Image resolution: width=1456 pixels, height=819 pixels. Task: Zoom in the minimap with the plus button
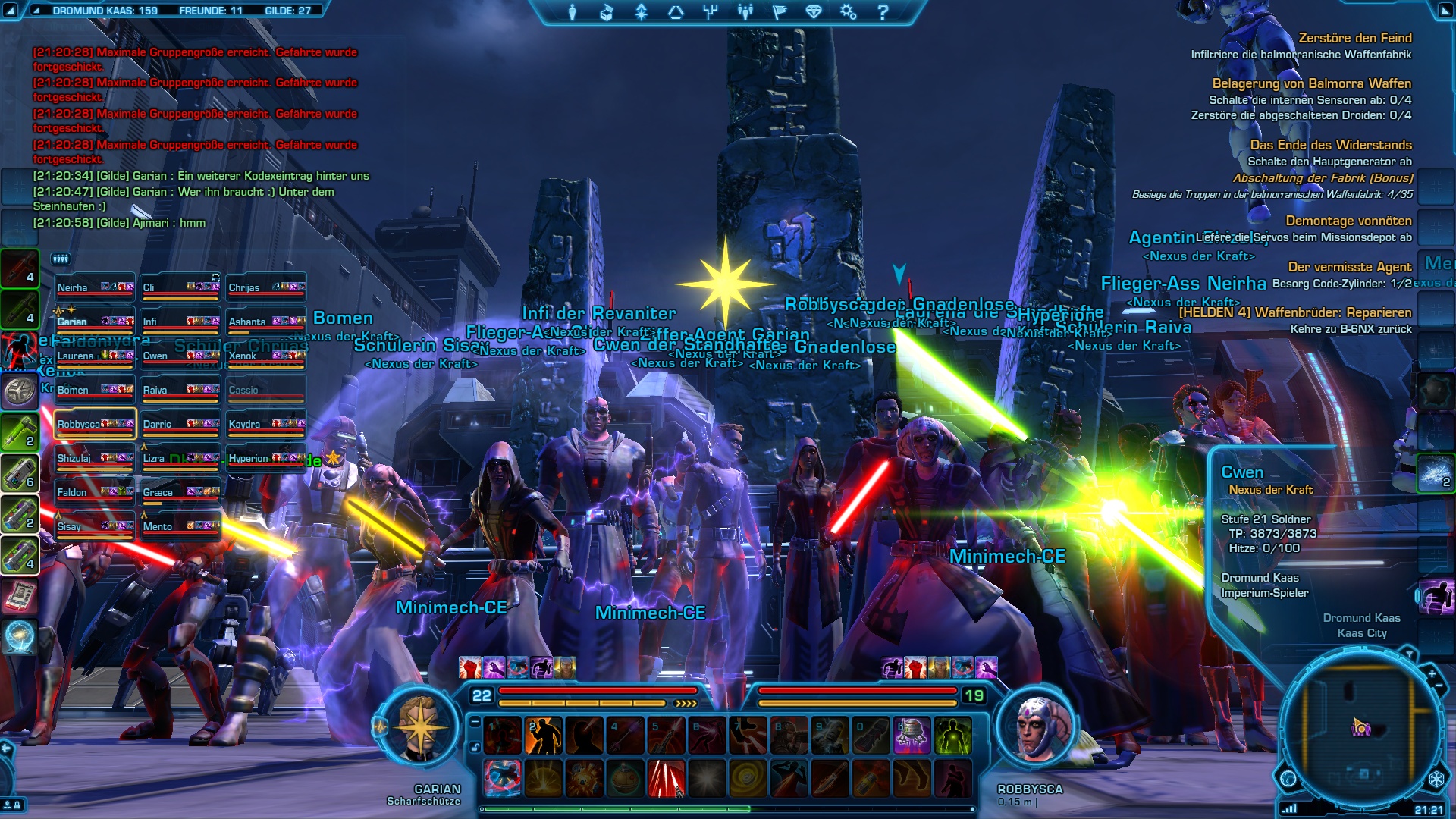tap(1432, 673)
